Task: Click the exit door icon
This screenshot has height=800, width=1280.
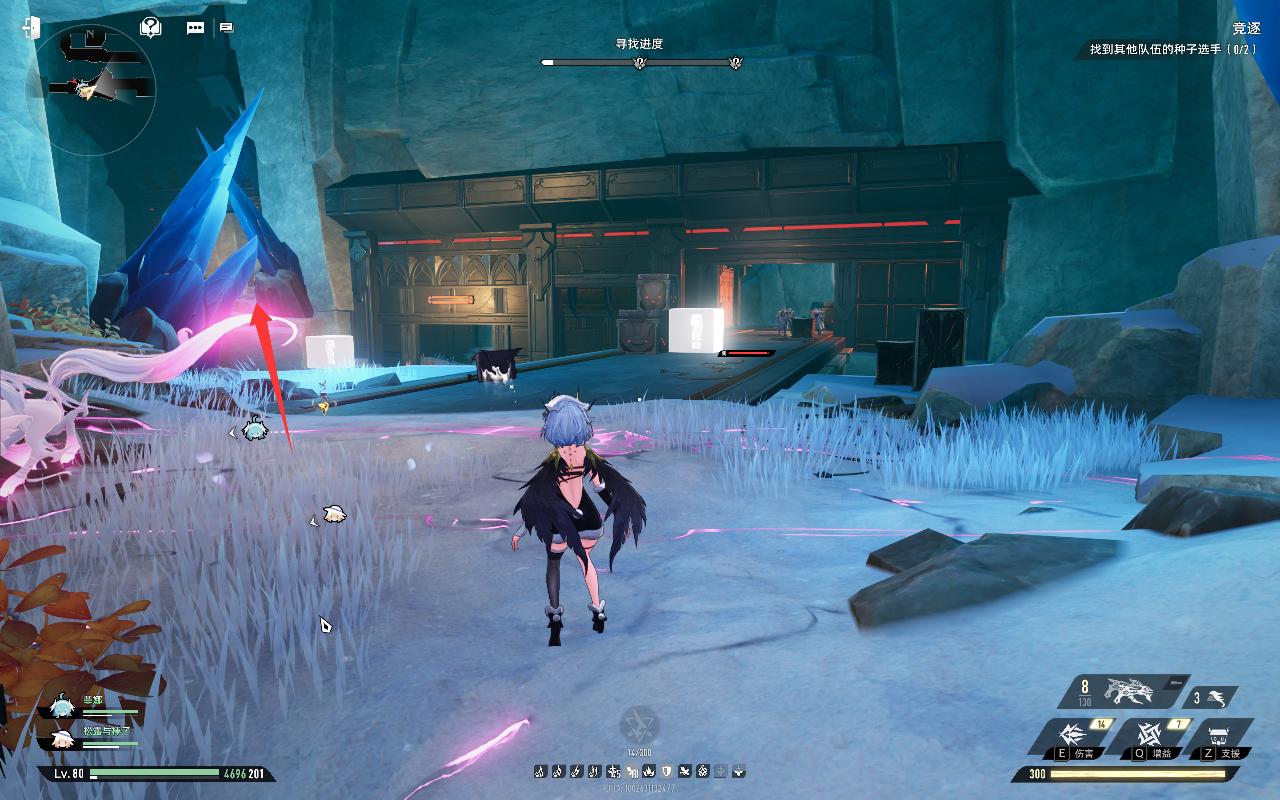Action: [29, 27]
